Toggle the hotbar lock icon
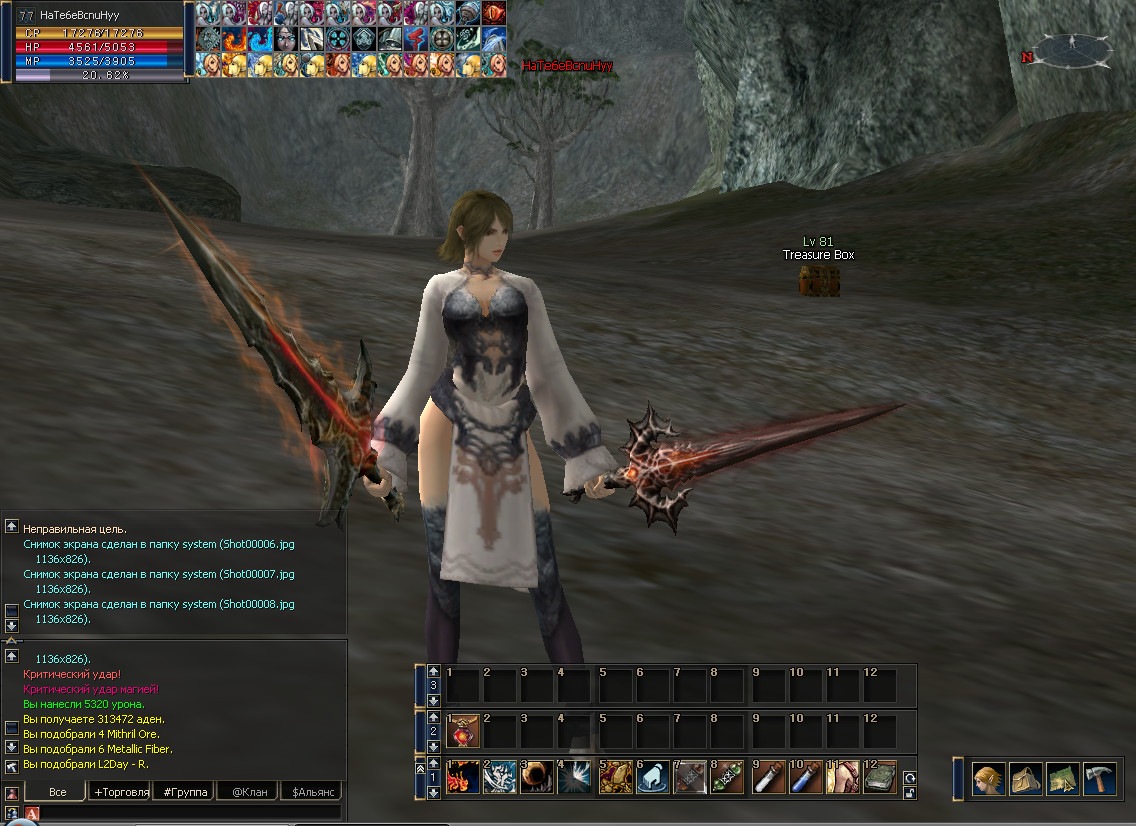The height and width of the screenshot is (826, 1136). 910,793
